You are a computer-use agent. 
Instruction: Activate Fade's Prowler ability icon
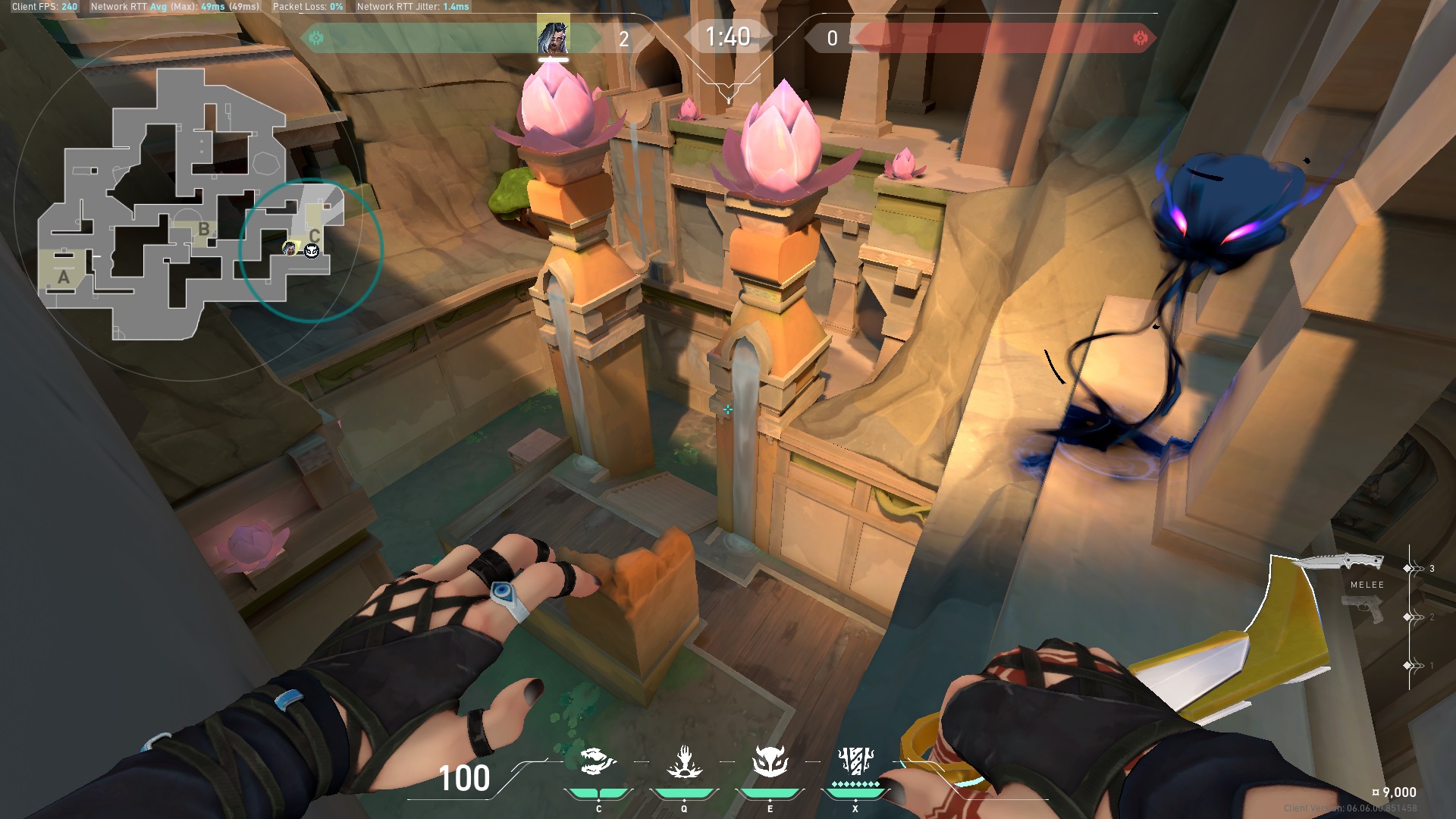point(598,761)
